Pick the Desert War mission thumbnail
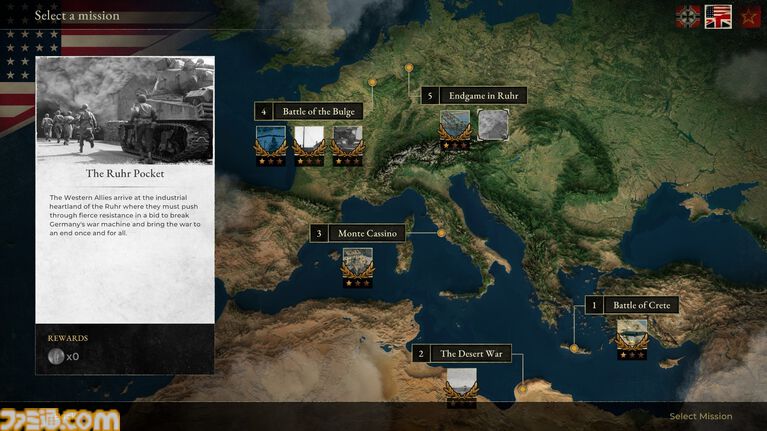767x431 pixels. (461, 383)
